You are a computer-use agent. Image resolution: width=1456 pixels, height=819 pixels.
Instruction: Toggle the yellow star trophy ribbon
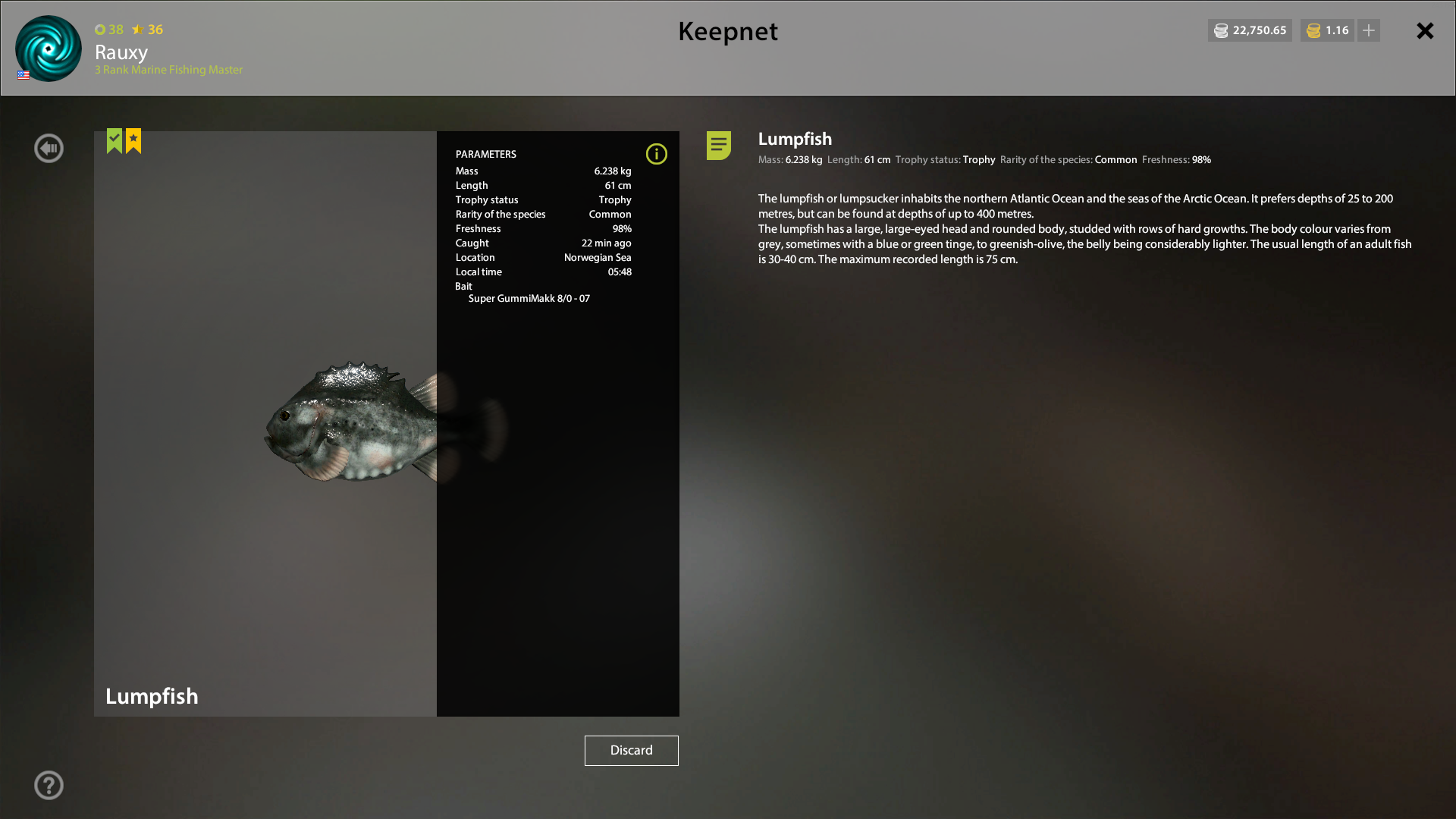pos(133,140)
